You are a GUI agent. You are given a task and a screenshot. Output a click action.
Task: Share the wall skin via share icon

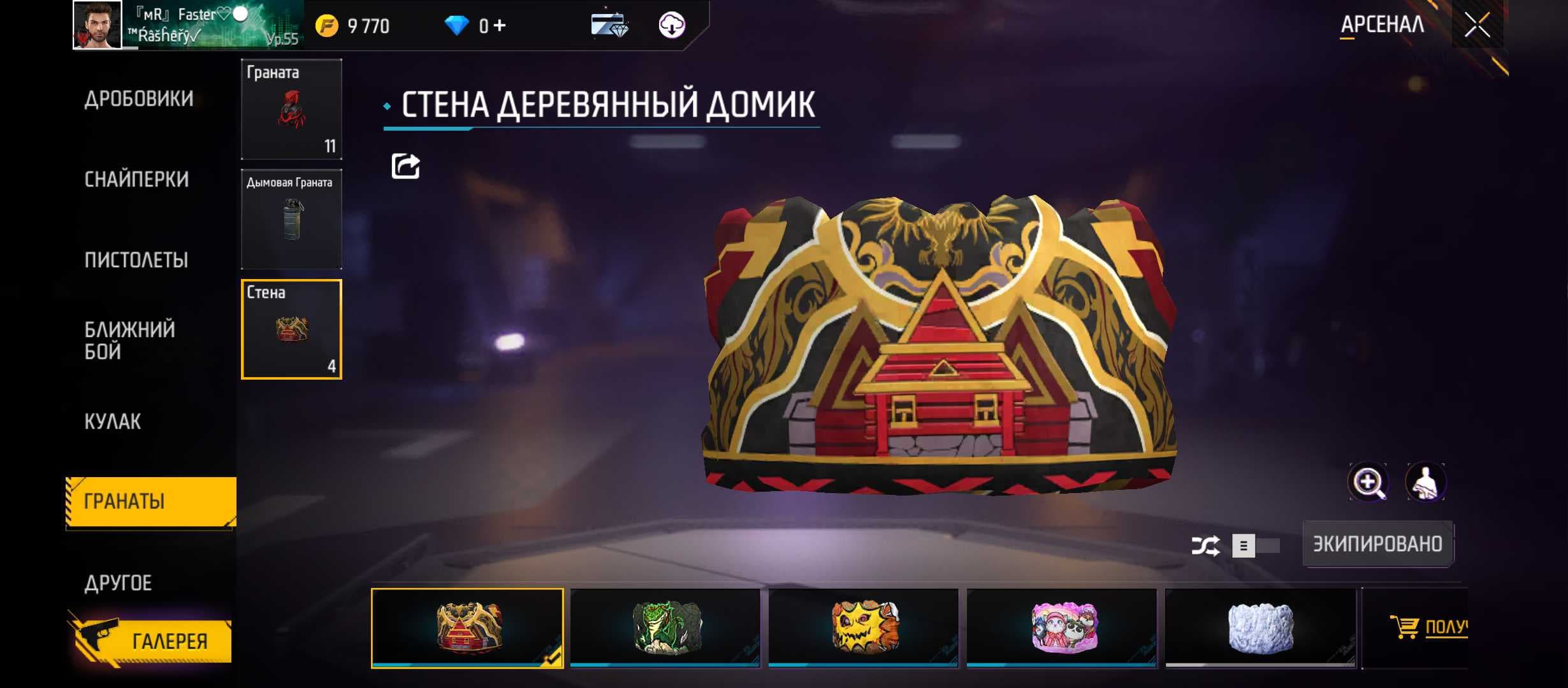pyautogui.click(x=405, y=166)
